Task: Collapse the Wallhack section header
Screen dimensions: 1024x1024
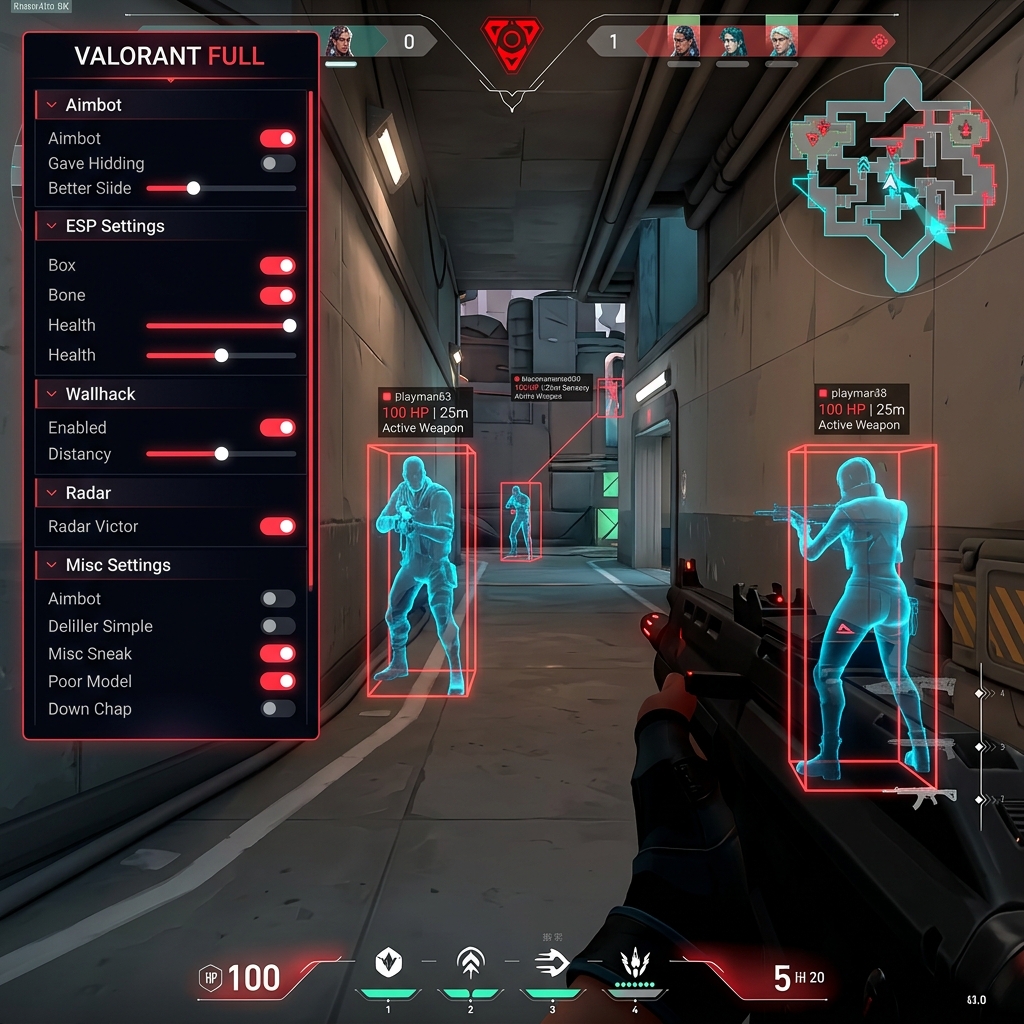Action: (100, 394)
